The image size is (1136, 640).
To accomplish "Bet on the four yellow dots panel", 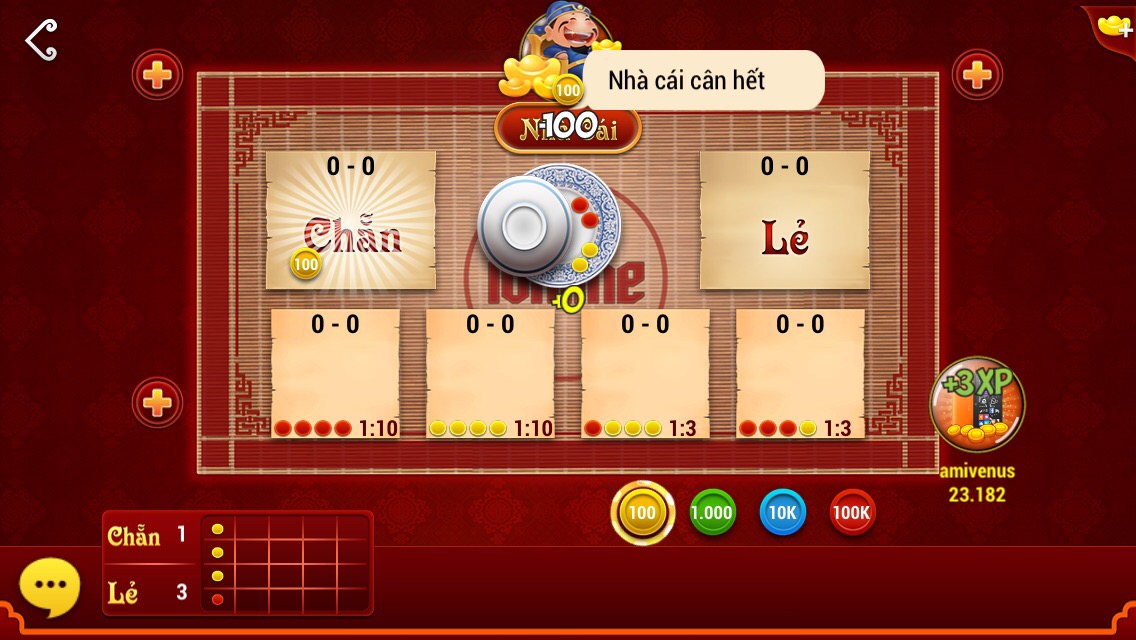I will (490, 373).
